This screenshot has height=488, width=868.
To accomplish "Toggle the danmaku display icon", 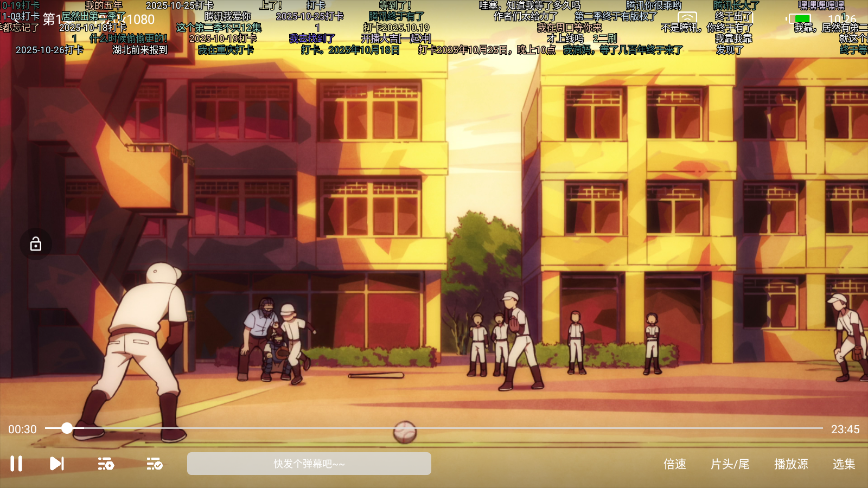I will click(x=154, y=463).
